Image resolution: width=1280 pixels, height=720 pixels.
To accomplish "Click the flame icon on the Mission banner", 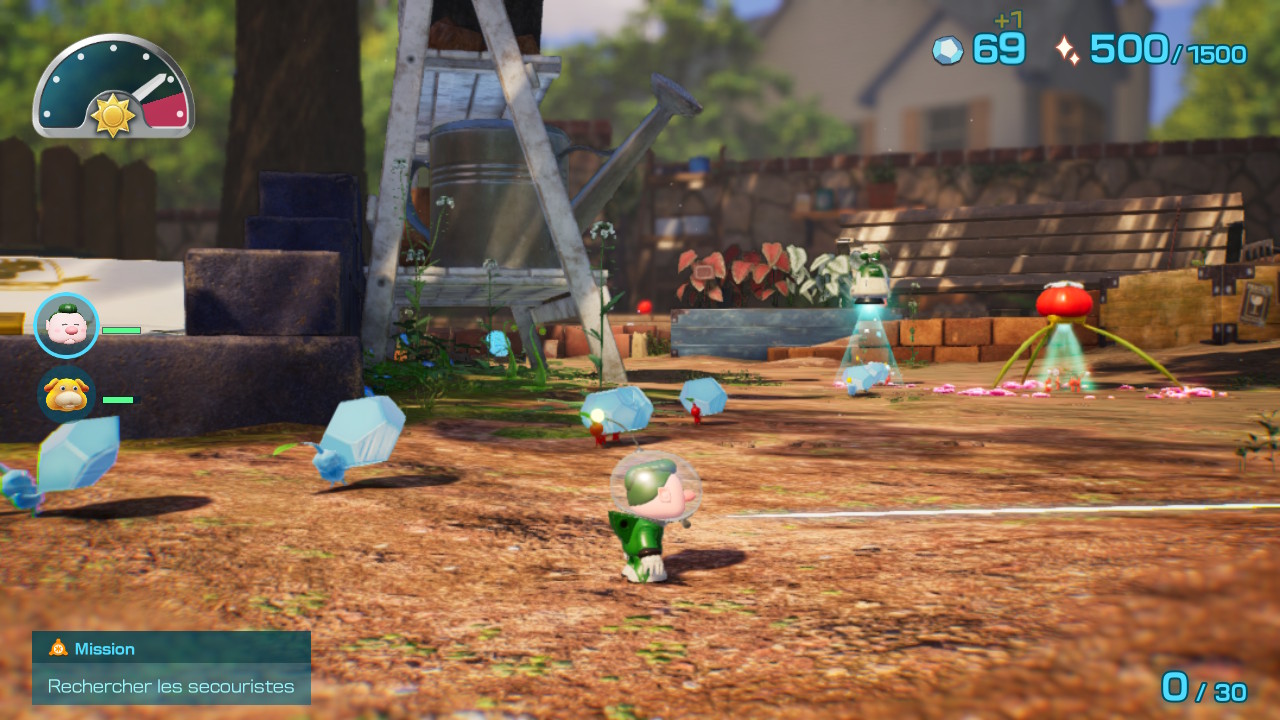I will click(57, 648).
